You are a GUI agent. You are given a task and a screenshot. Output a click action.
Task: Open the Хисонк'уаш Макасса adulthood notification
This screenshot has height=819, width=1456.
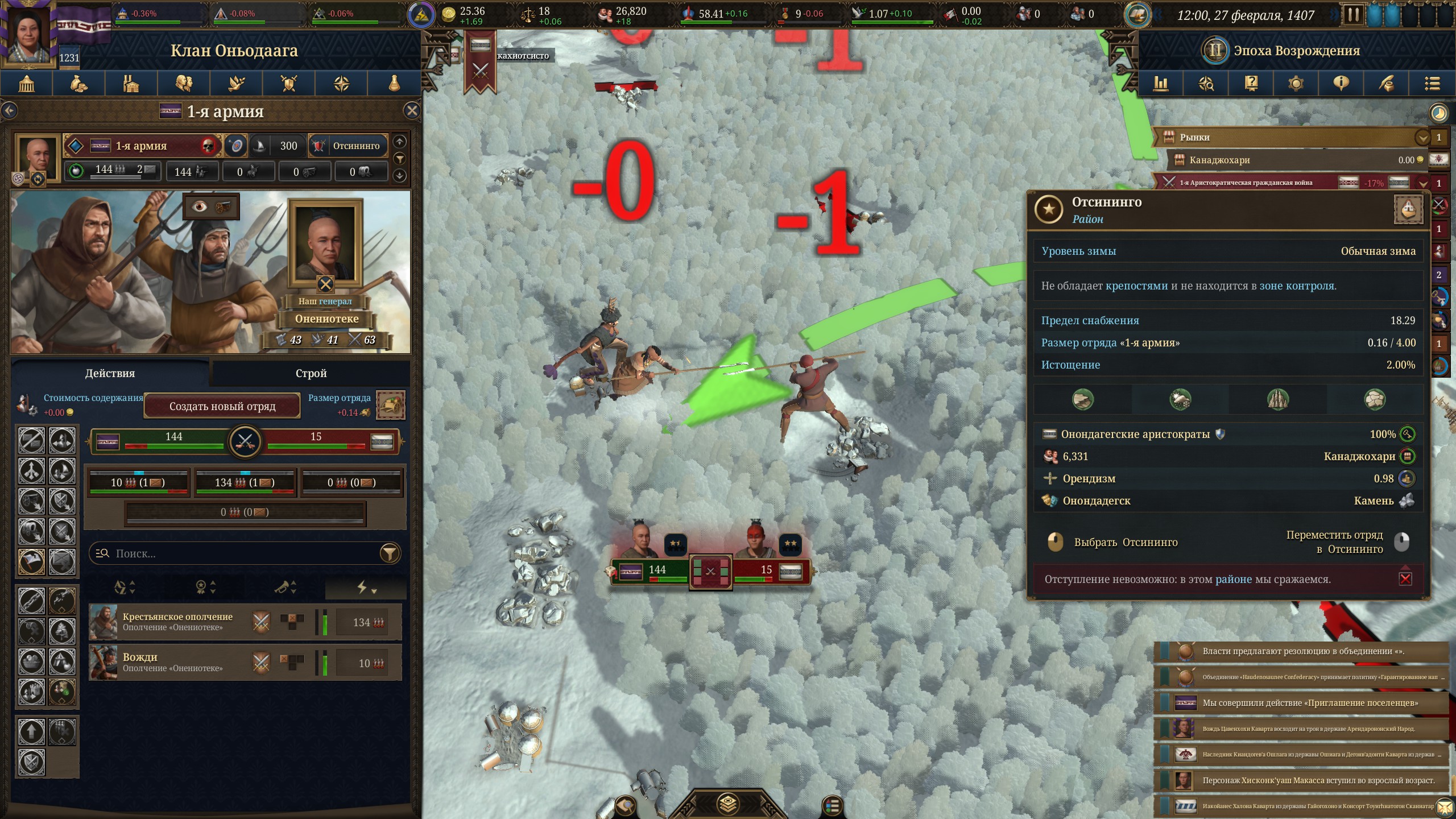pyautogui.click(x=1301, y=780)
